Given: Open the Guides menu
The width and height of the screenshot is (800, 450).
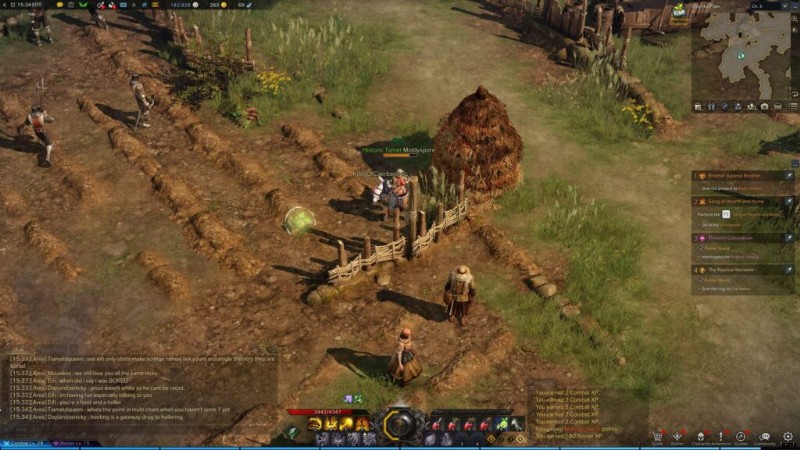Looking at the screenshot, I should [x=741, y=437].
